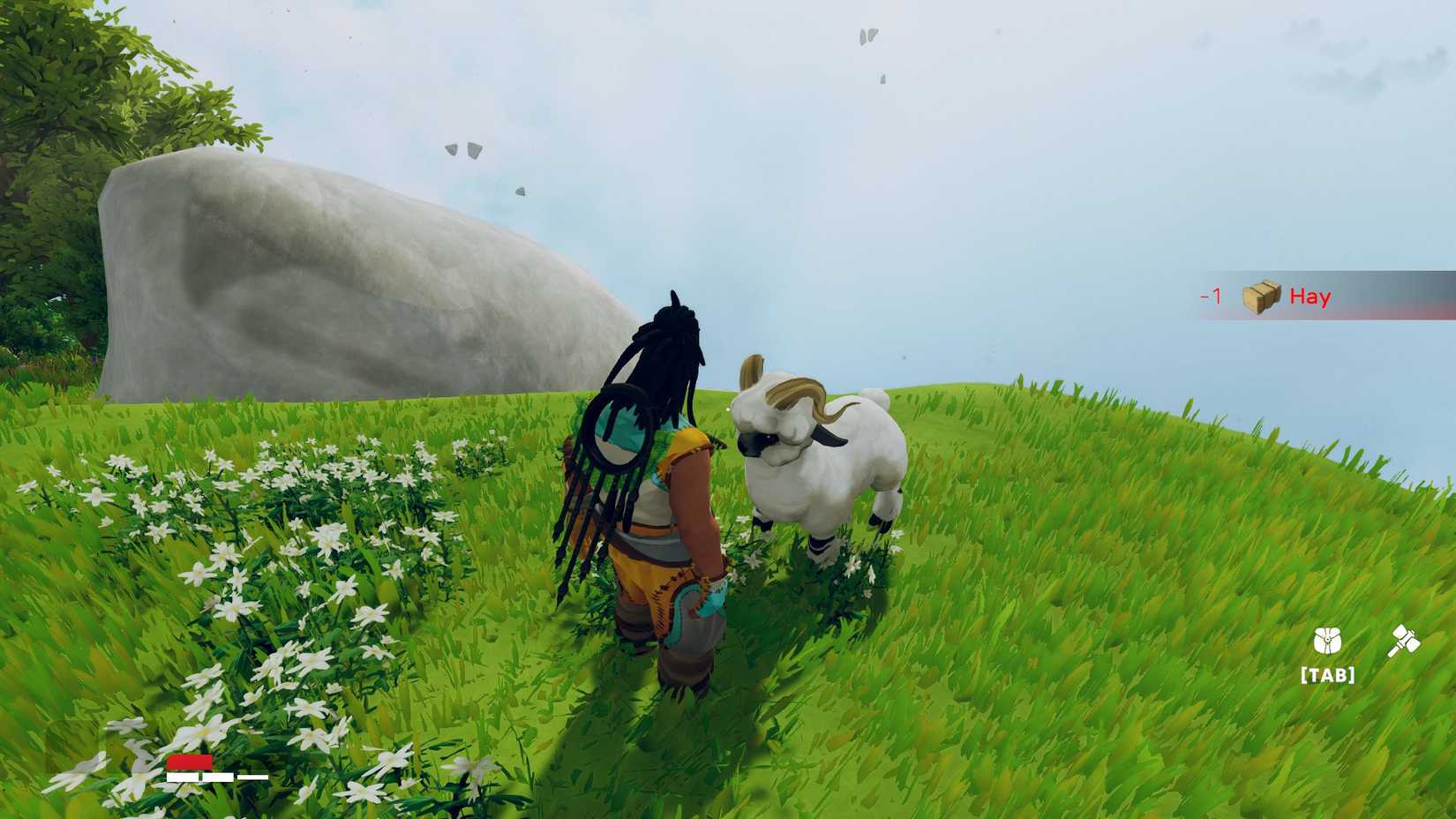
Task: Expand the crafting menu via the hammer icon
Action: pyautogui.click(x=1403, y=642)
